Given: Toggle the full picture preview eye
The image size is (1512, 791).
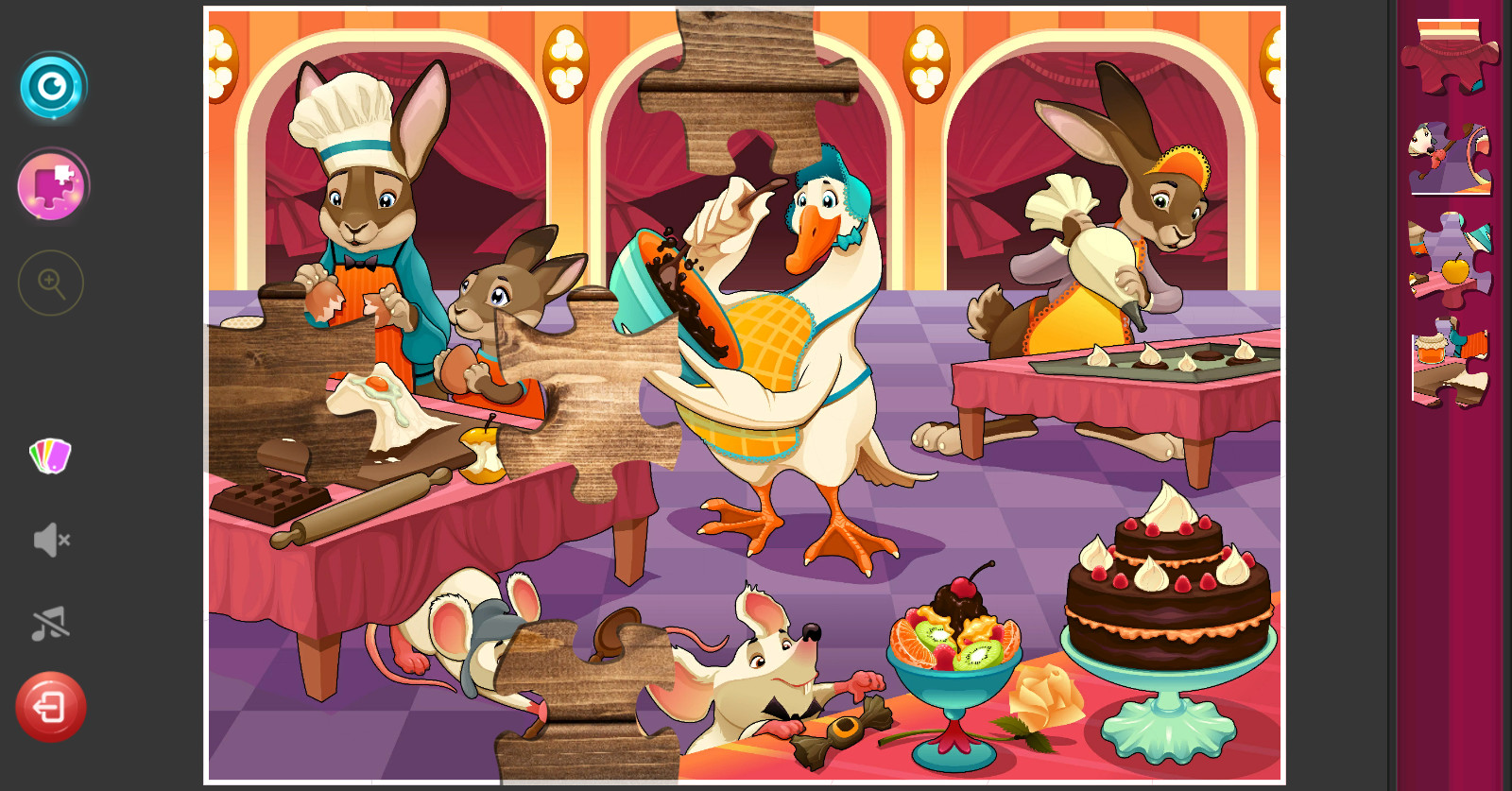Looking at the screenshot, I should coord(52,86).
